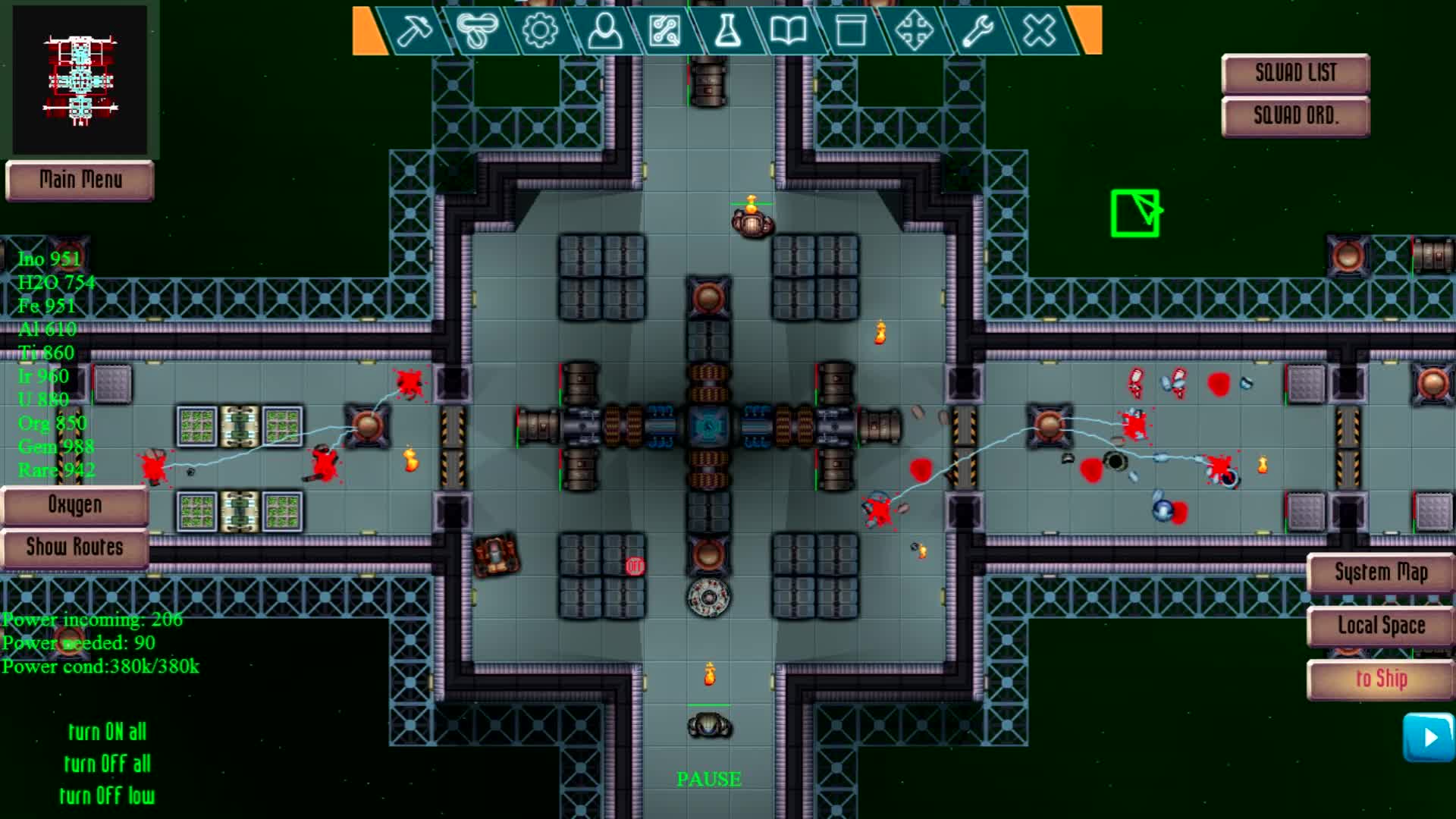
Task: Activate turn OFF low
Action: coord(108,796)
